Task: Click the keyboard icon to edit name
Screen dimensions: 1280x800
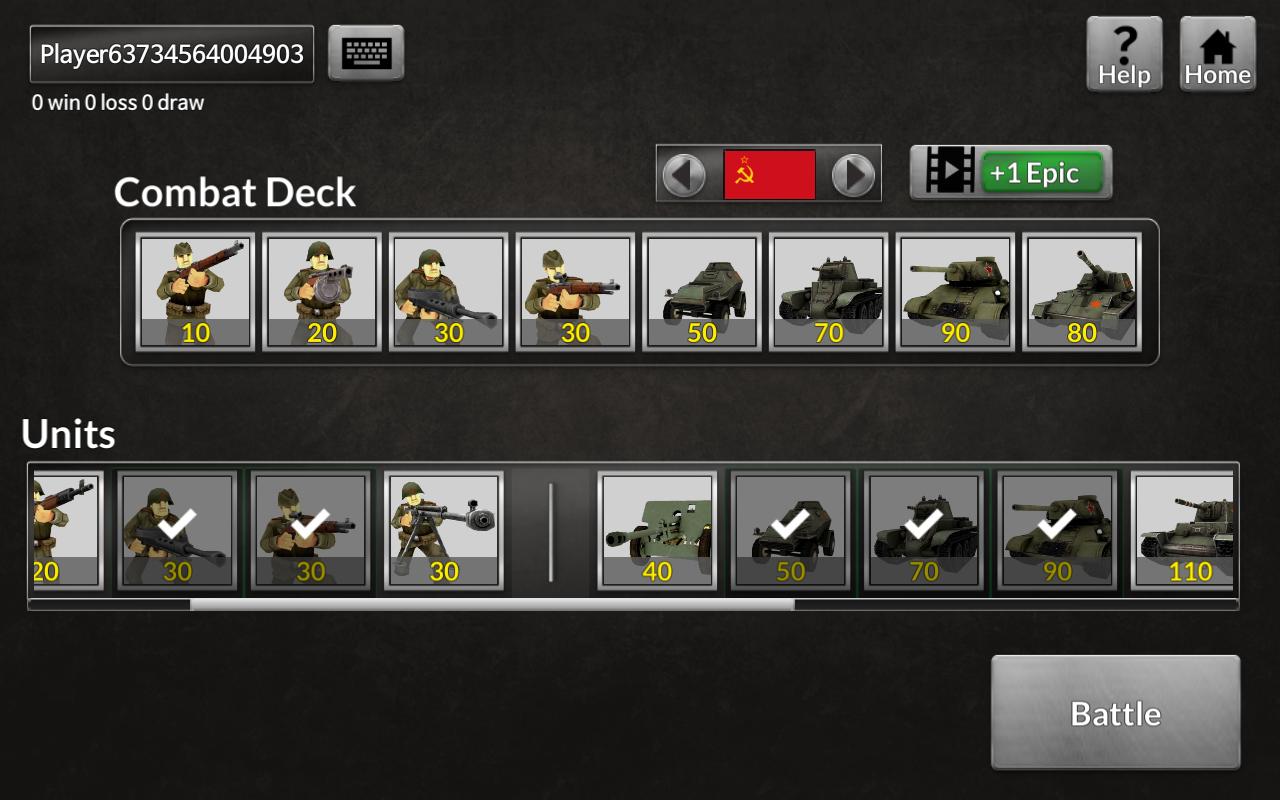Action: (366, 53)
